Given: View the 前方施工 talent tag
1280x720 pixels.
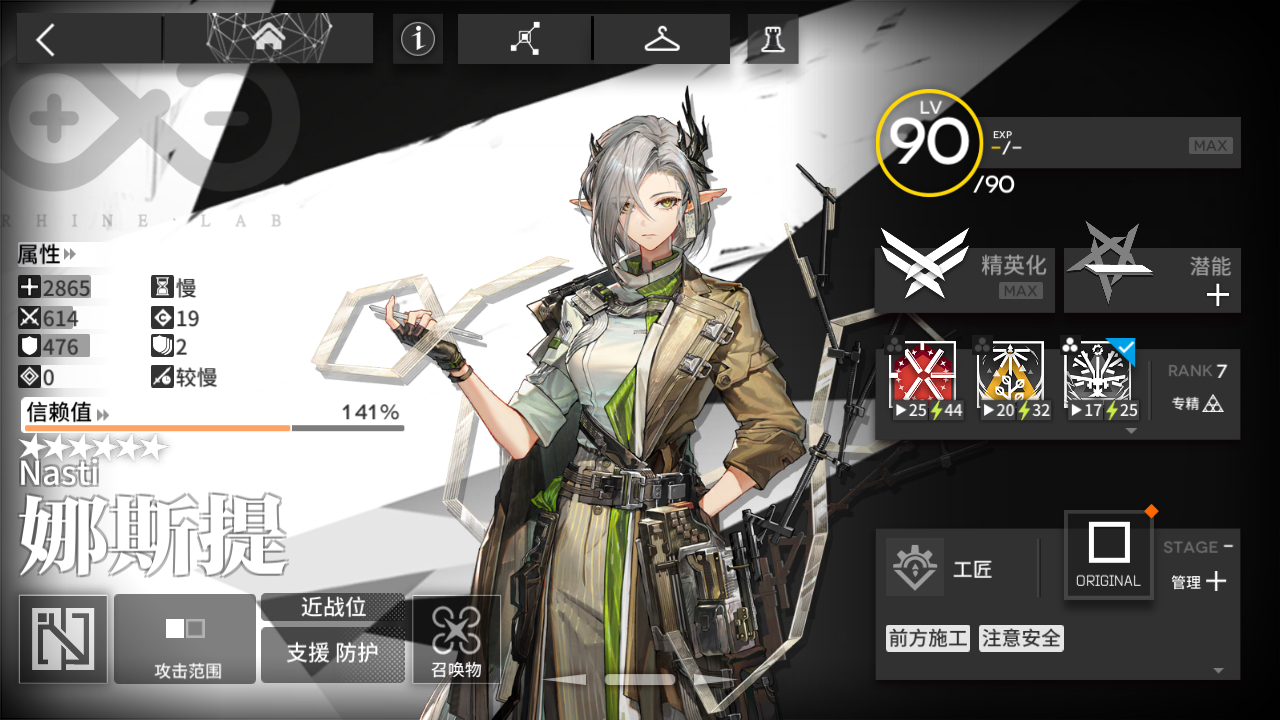Looking at the screenshot, I should [x=927, y=638].
